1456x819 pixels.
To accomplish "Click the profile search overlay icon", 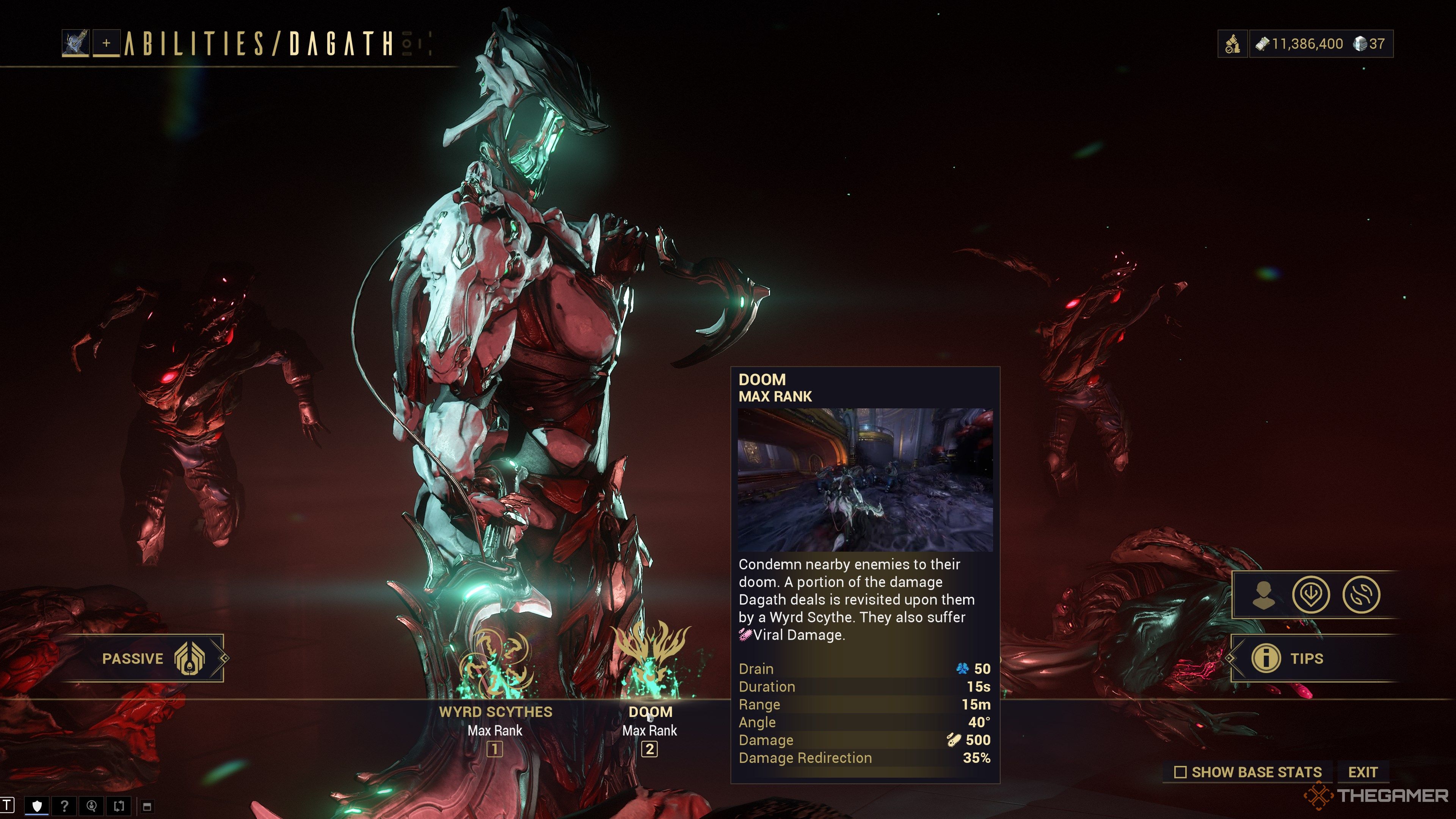I will tap(91, 806).
